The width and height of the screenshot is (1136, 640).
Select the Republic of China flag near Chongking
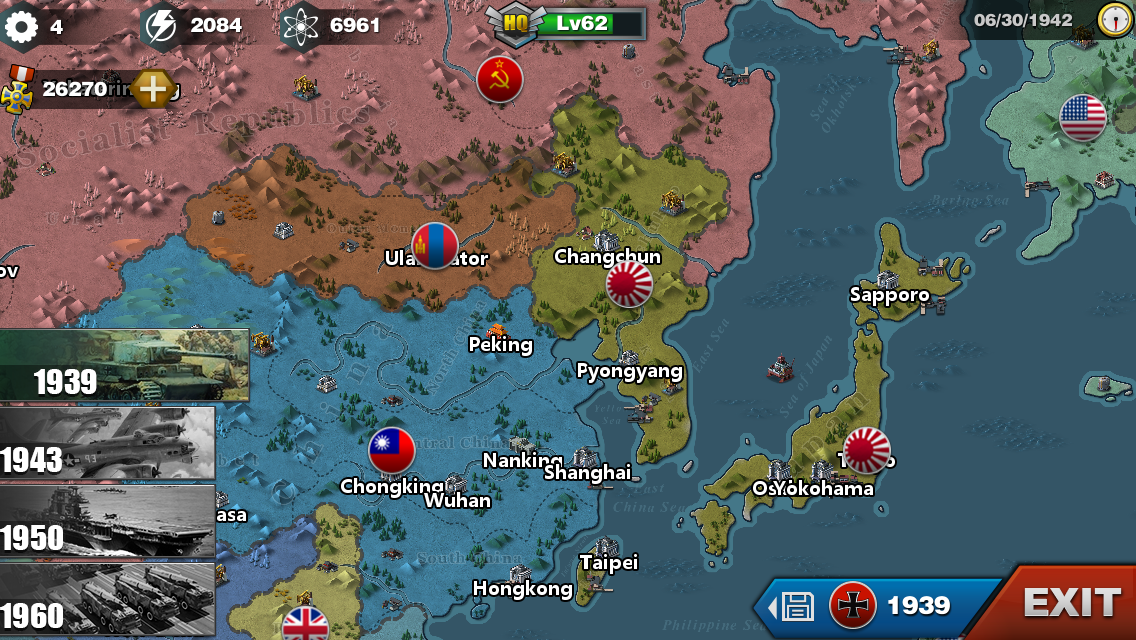coord(392,451)
